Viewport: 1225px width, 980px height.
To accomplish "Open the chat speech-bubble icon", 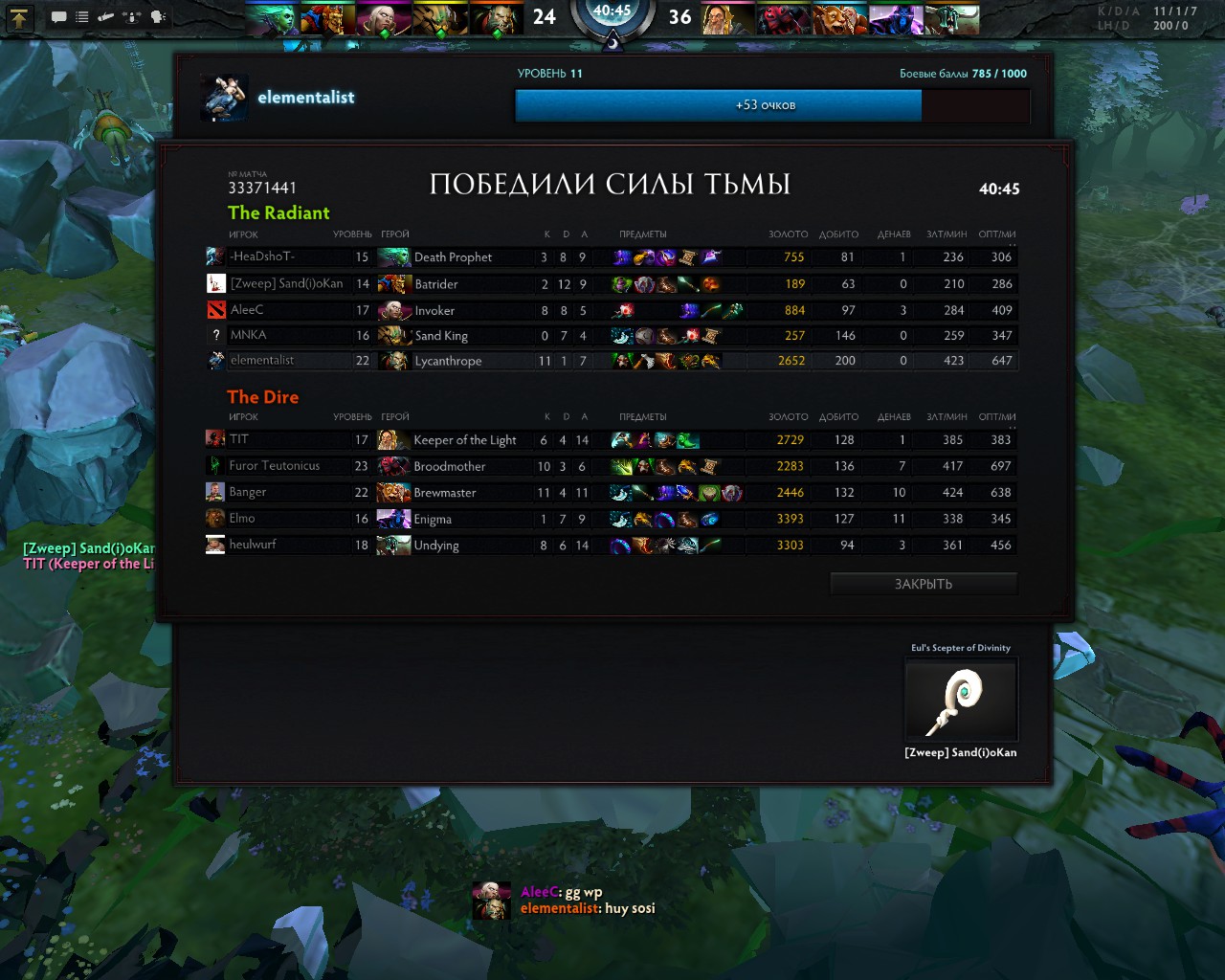I will pos(58,17).
